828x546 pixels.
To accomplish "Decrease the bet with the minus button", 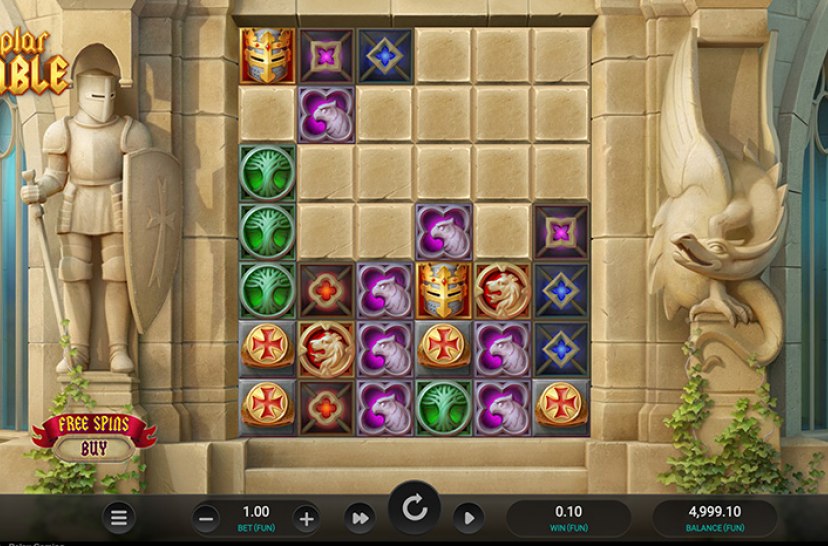I will (206, 518).
